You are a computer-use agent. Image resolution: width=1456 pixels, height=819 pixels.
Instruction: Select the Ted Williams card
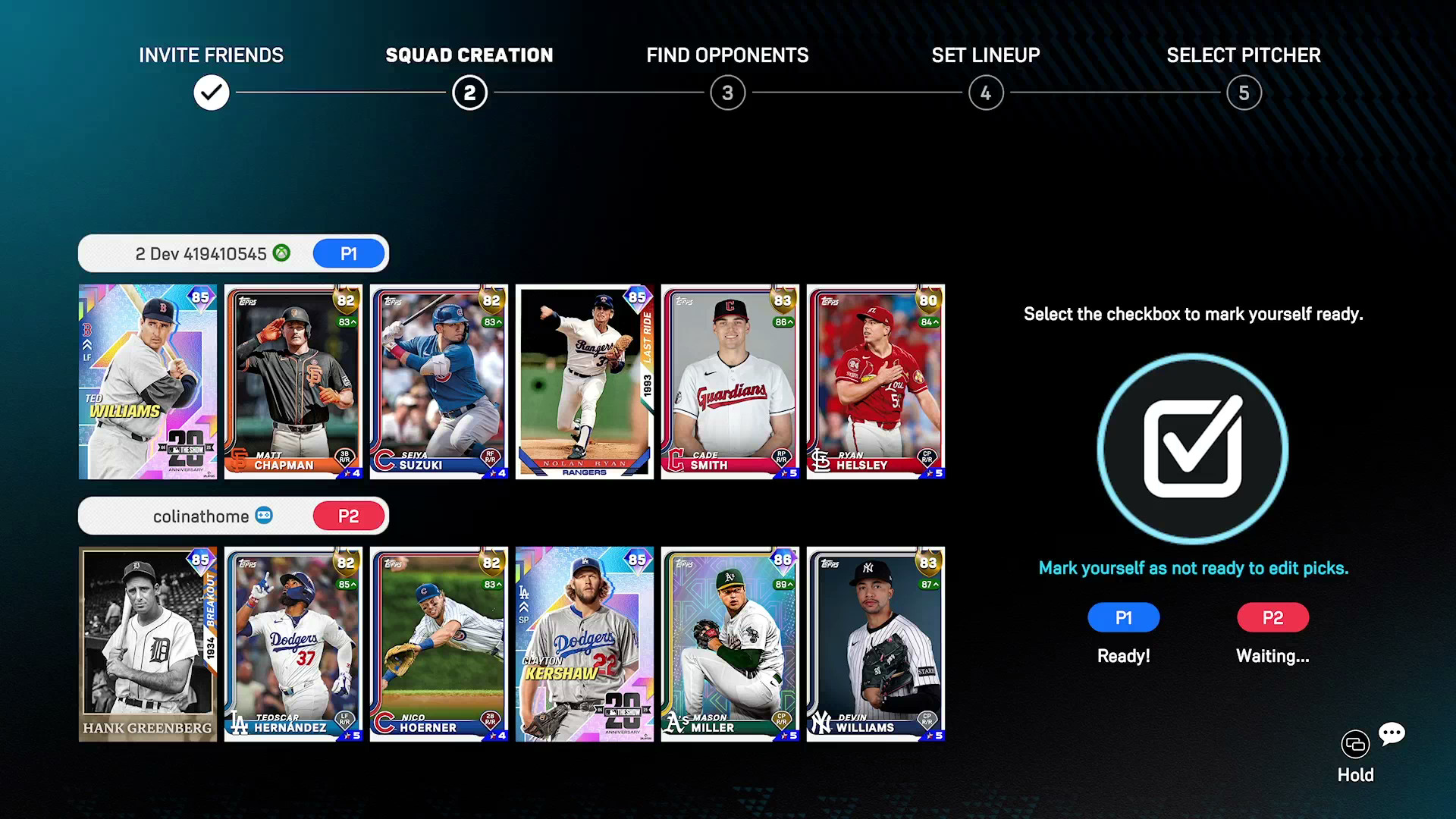[148, 381]
